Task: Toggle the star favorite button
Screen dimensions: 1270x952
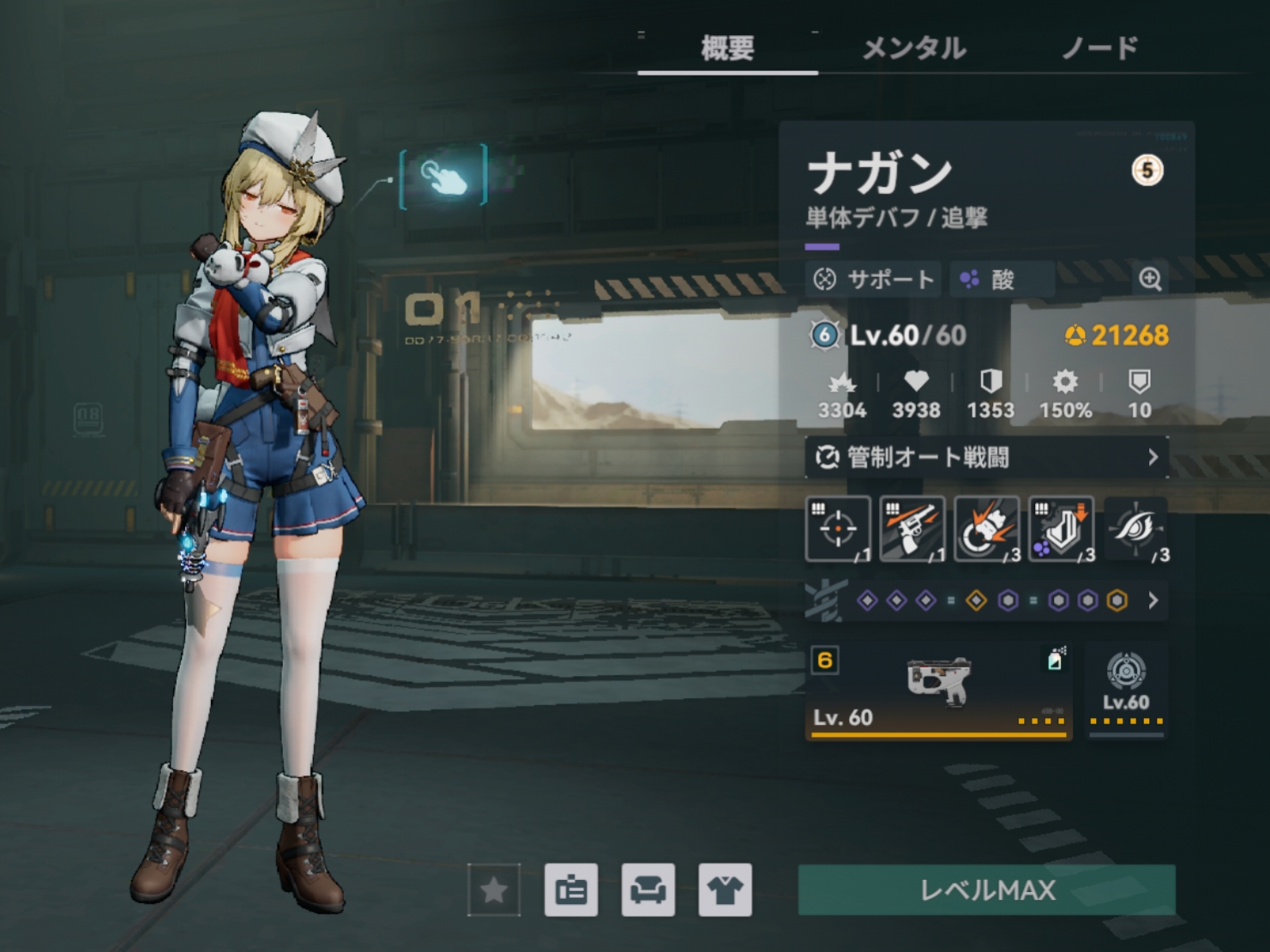Action: pyautogui.click(x=494, y=890)
